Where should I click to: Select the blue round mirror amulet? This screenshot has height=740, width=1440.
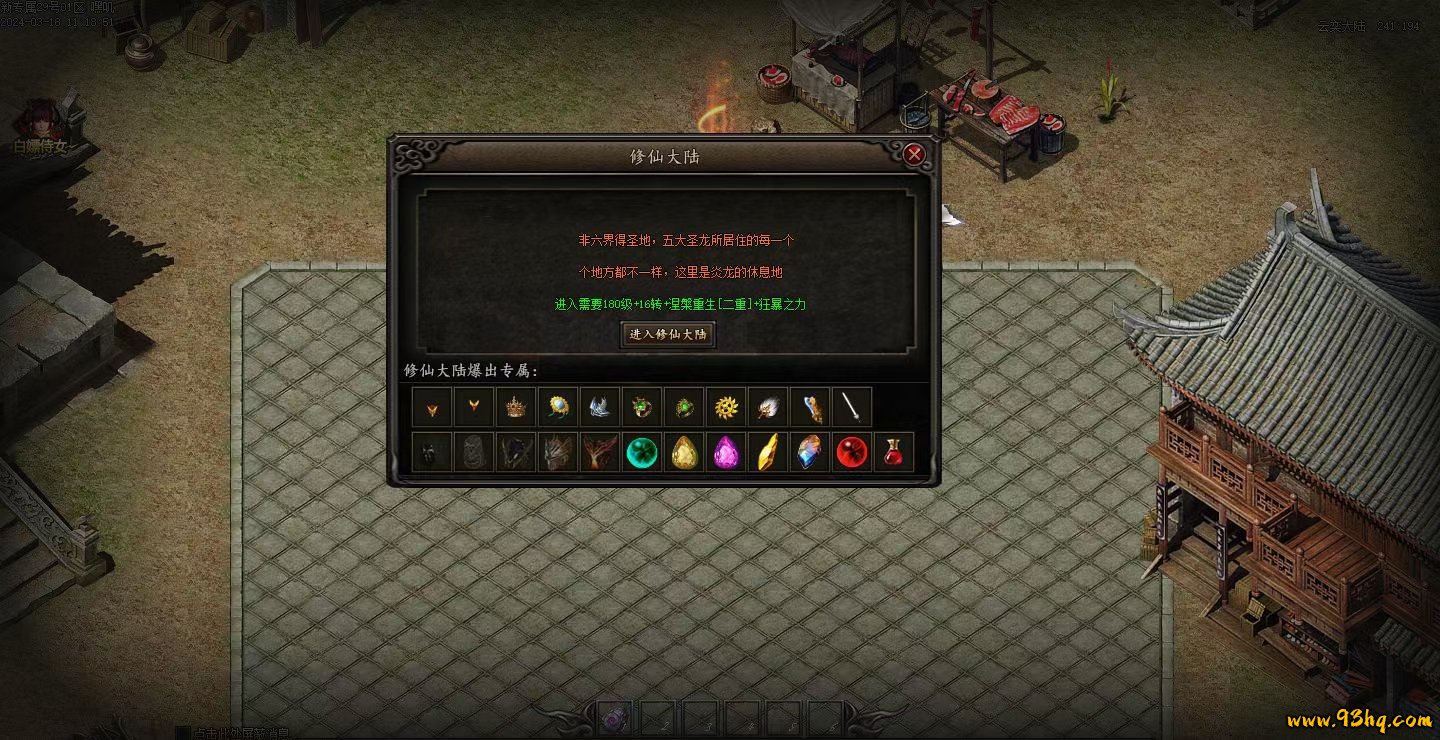(x=558, y=407)
